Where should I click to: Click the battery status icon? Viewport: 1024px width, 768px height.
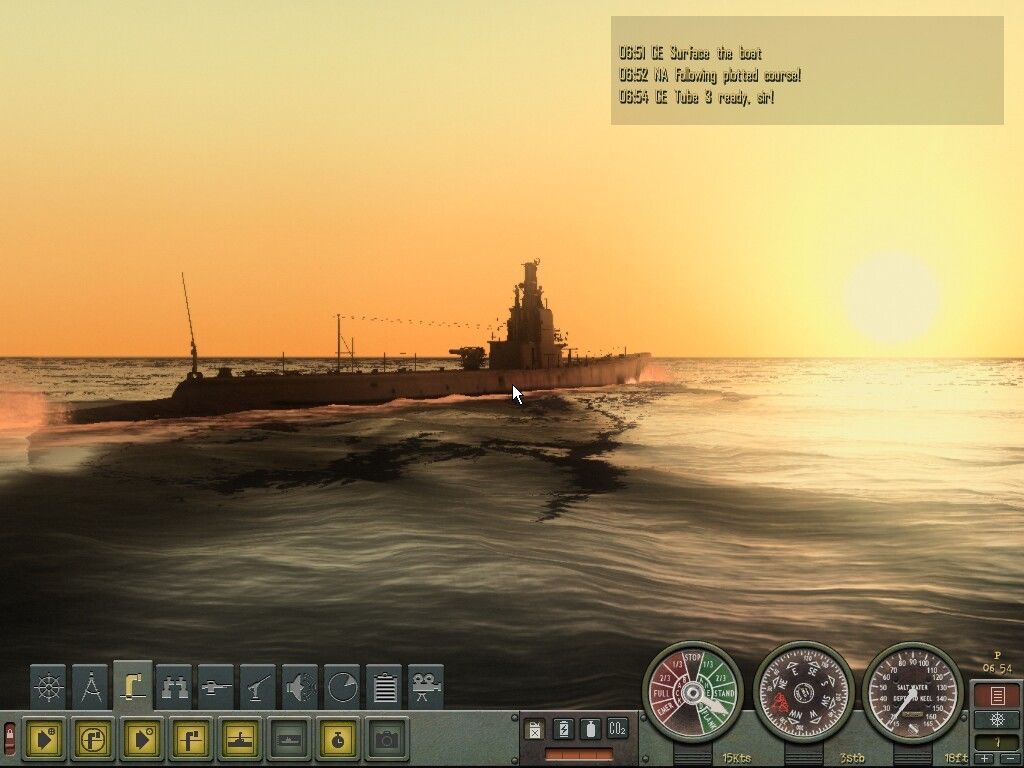click(x=563, y=729)
